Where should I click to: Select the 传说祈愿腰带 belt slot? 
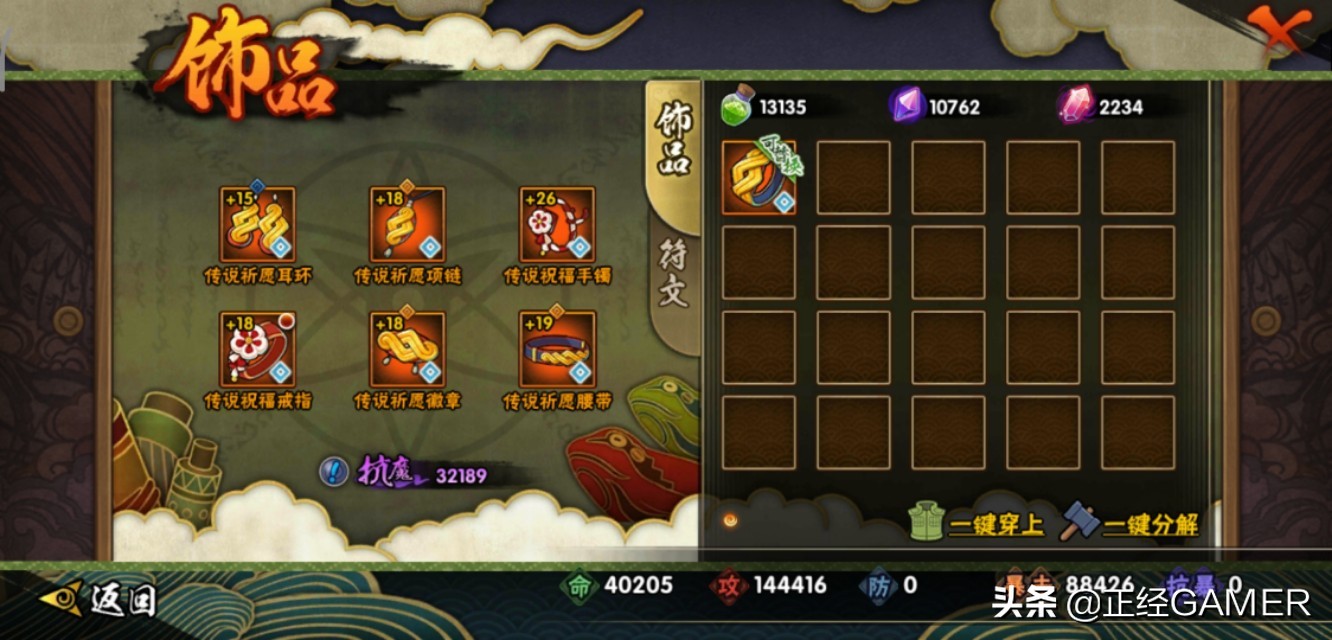point(557,350)
